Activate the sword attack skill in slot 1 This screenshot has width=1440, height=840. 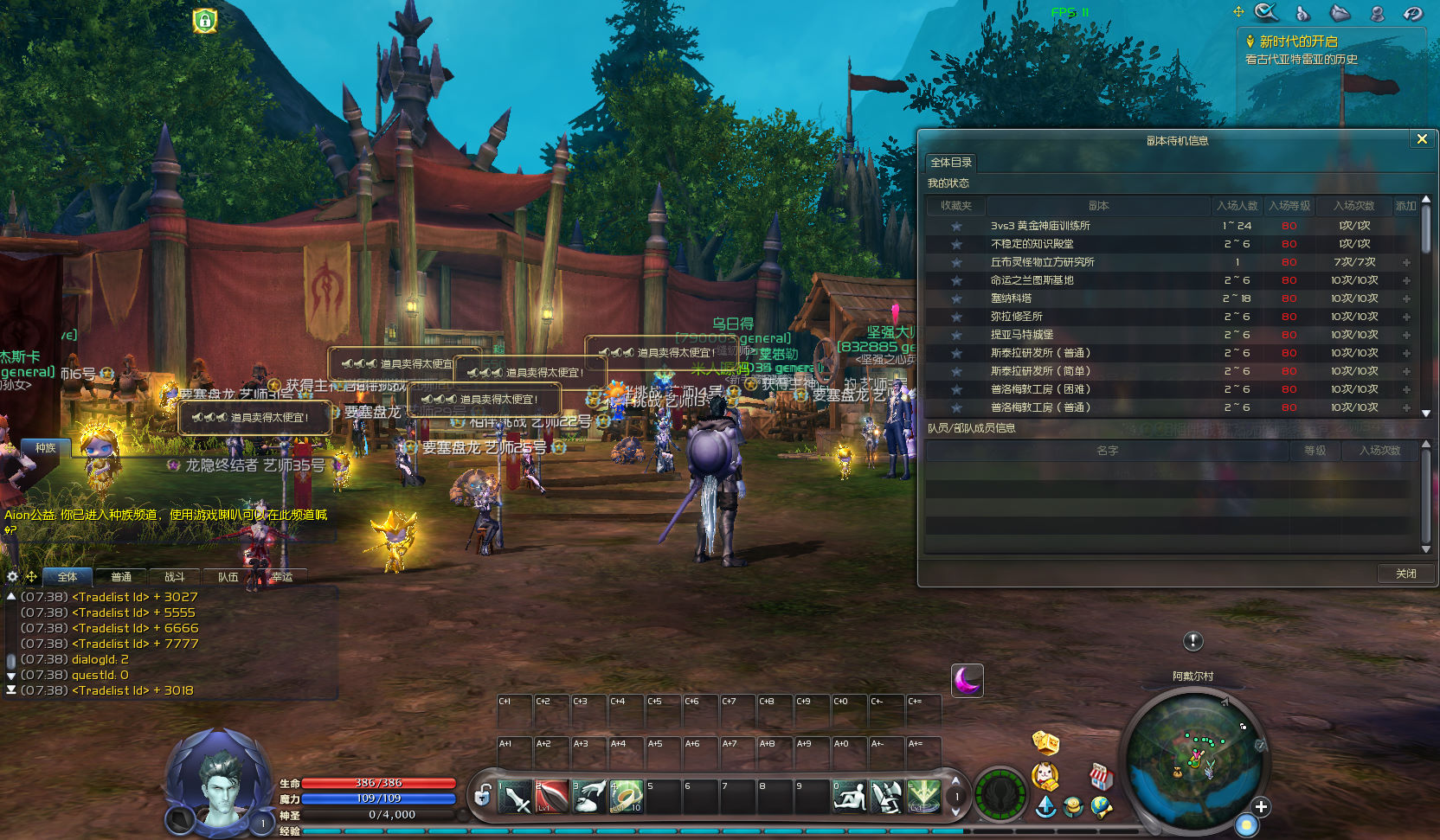click(515, 797)
